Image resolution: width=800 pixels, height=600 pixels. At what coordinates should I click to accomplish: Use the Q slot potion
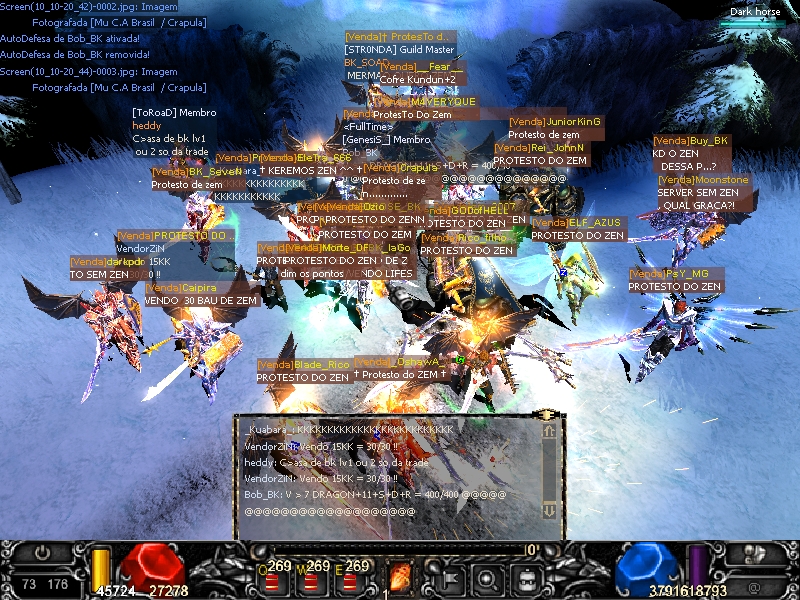(x=272, y=580)
